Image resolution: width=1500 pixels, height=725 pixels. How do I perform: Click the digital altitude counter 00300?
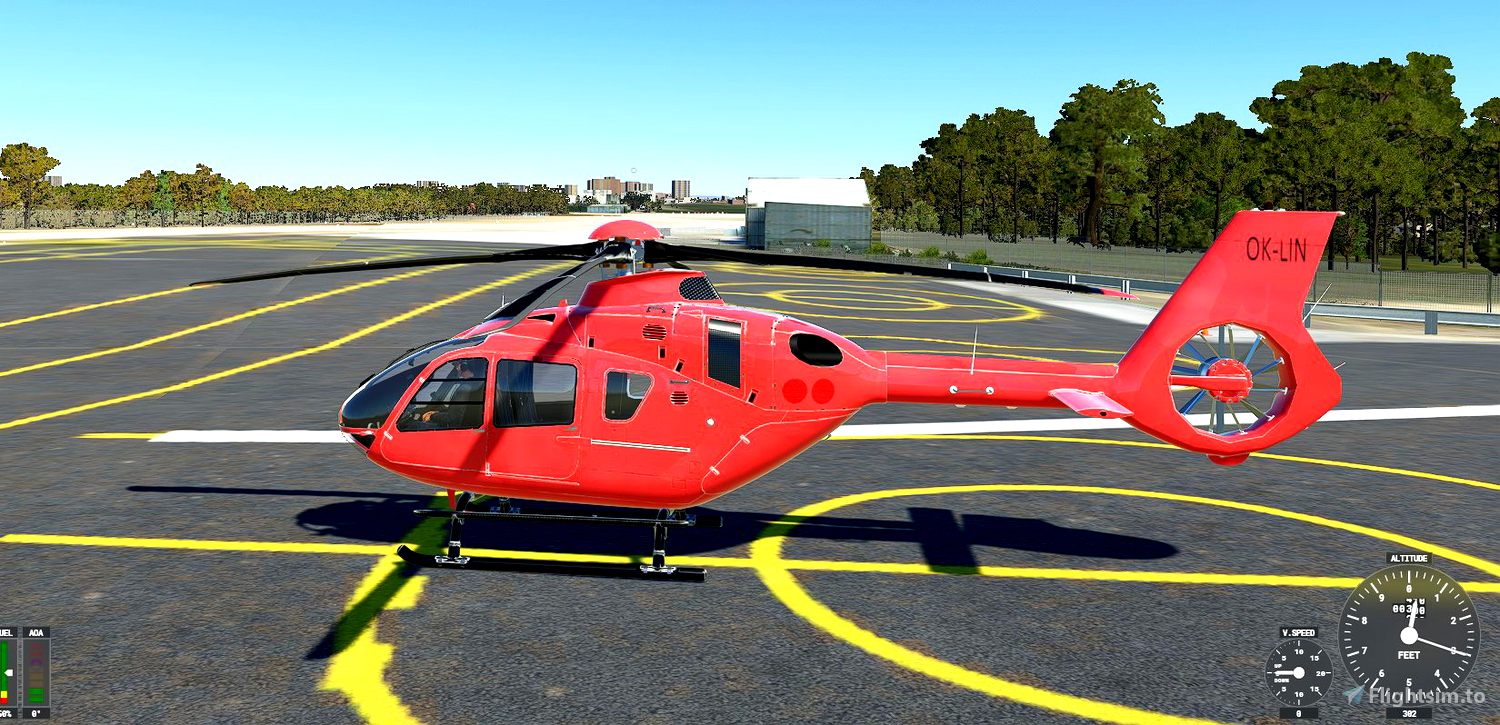coord(1410,608)
